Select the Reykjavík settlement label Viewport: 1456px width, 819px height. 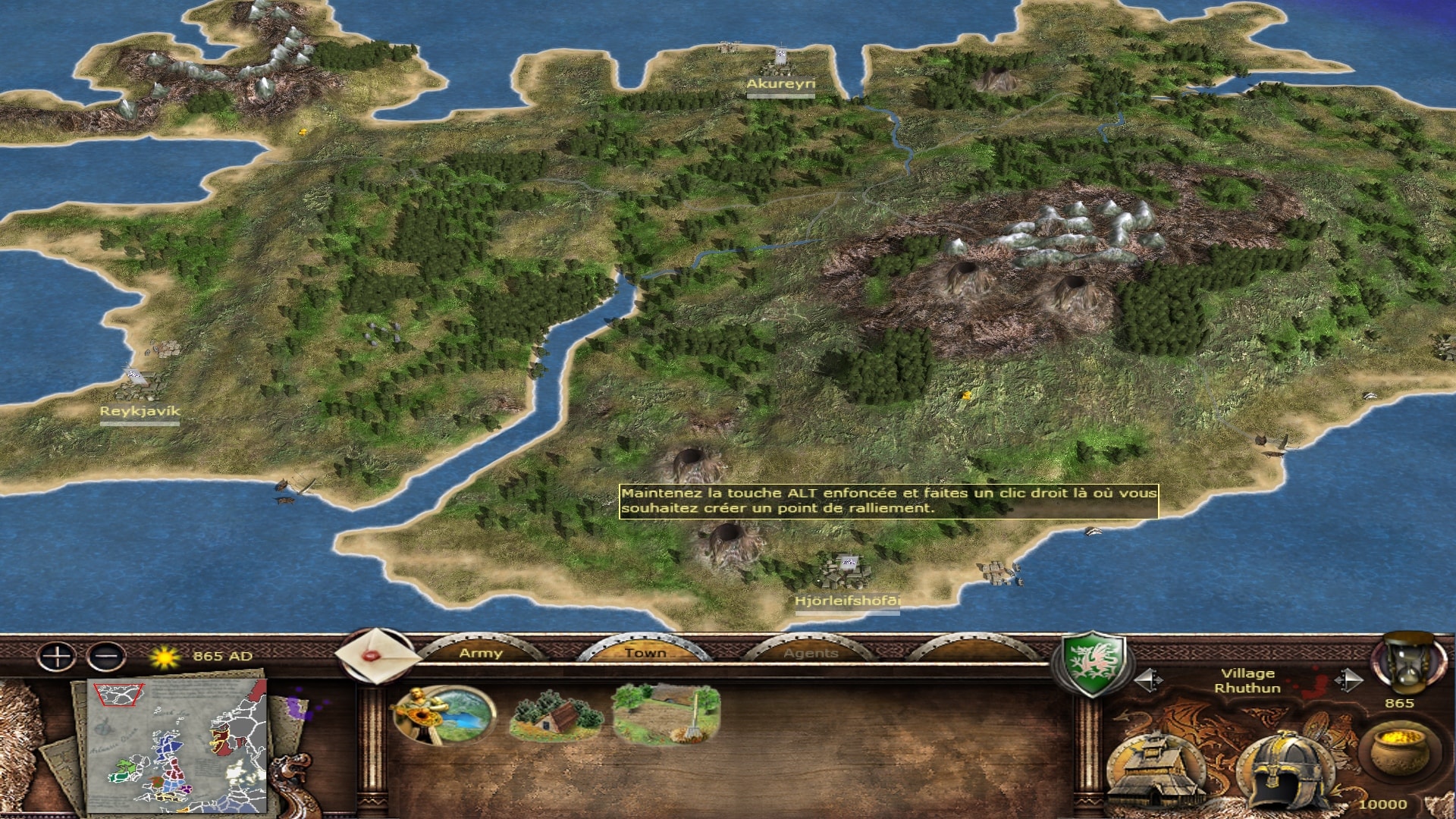click(x=140, y=412)
